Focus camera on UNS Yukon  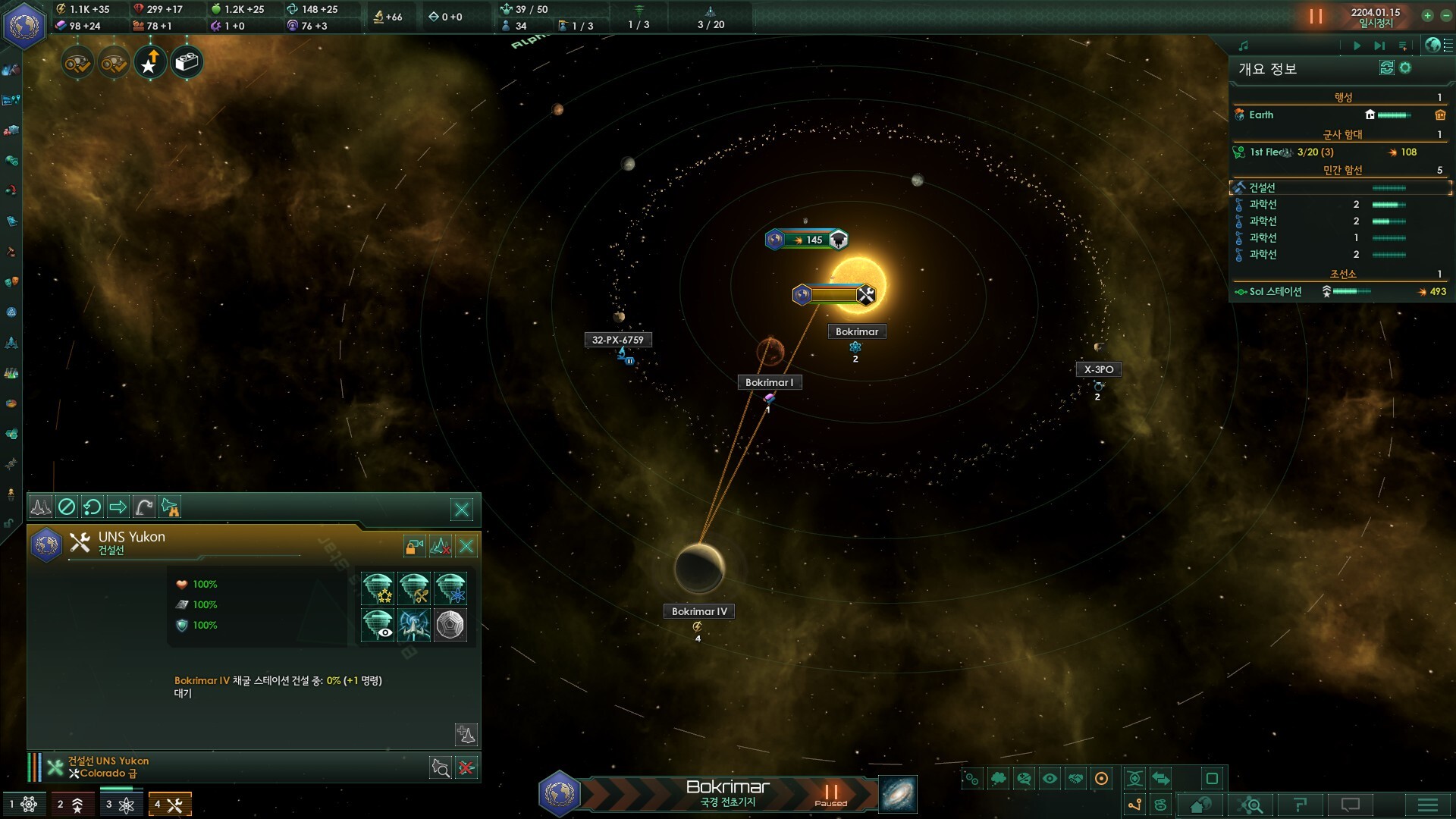pos(440,768)
